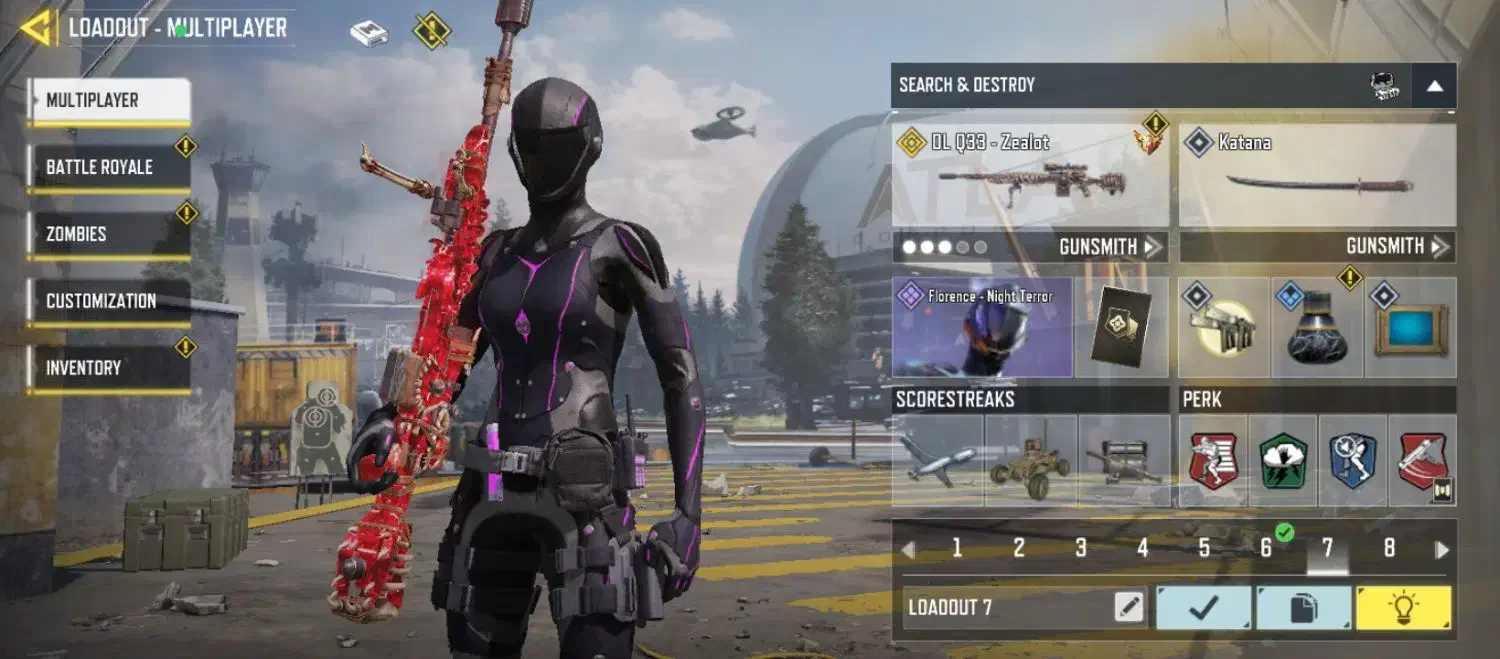Confirm loadout with the checkmark button
The height and width of the screenshot is (659, 1500).
(1204, 608)
